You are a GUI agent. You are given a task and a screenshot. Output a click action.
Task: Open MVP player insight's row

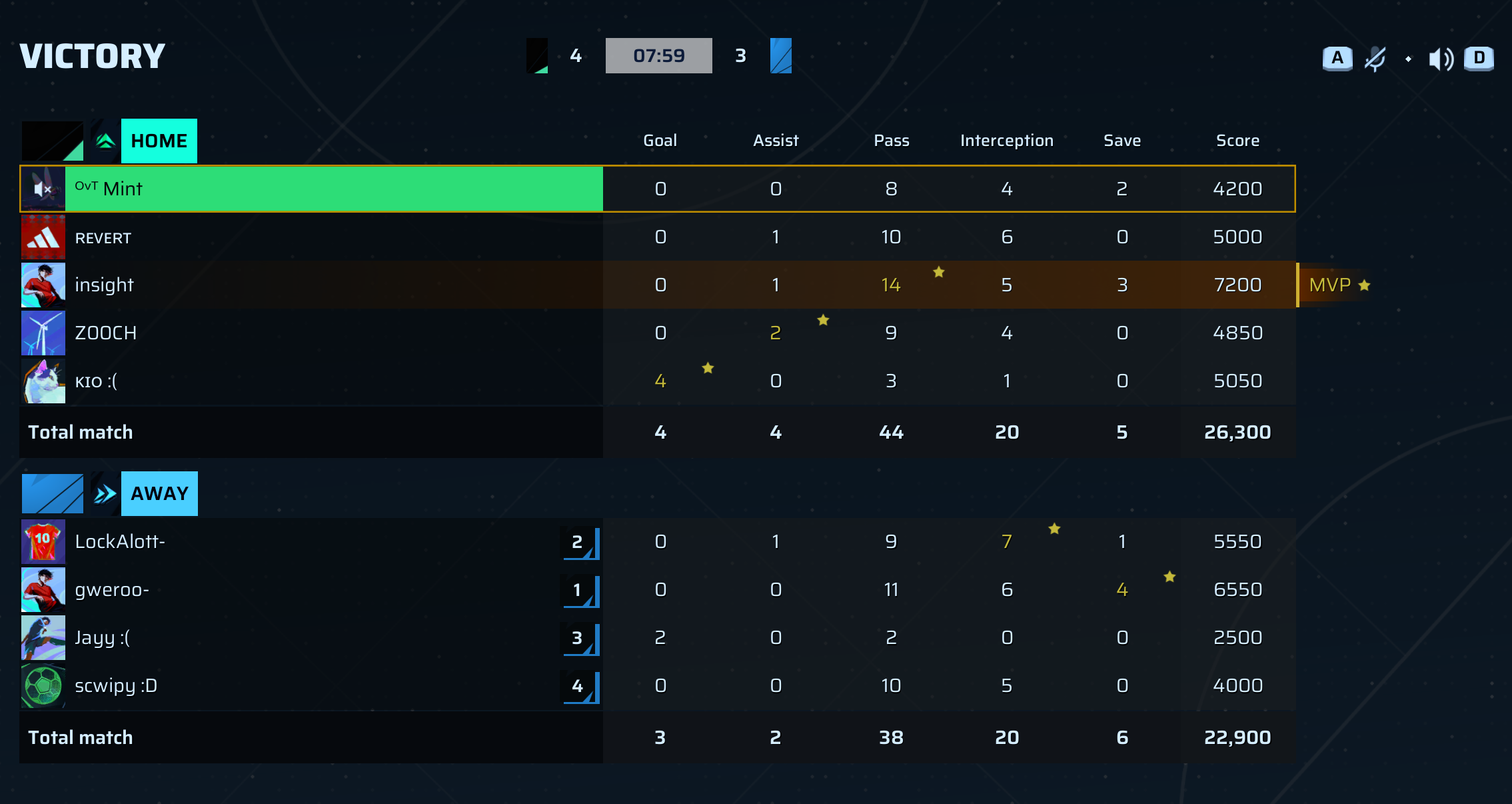pyautogui.click(x=333, y=285)
